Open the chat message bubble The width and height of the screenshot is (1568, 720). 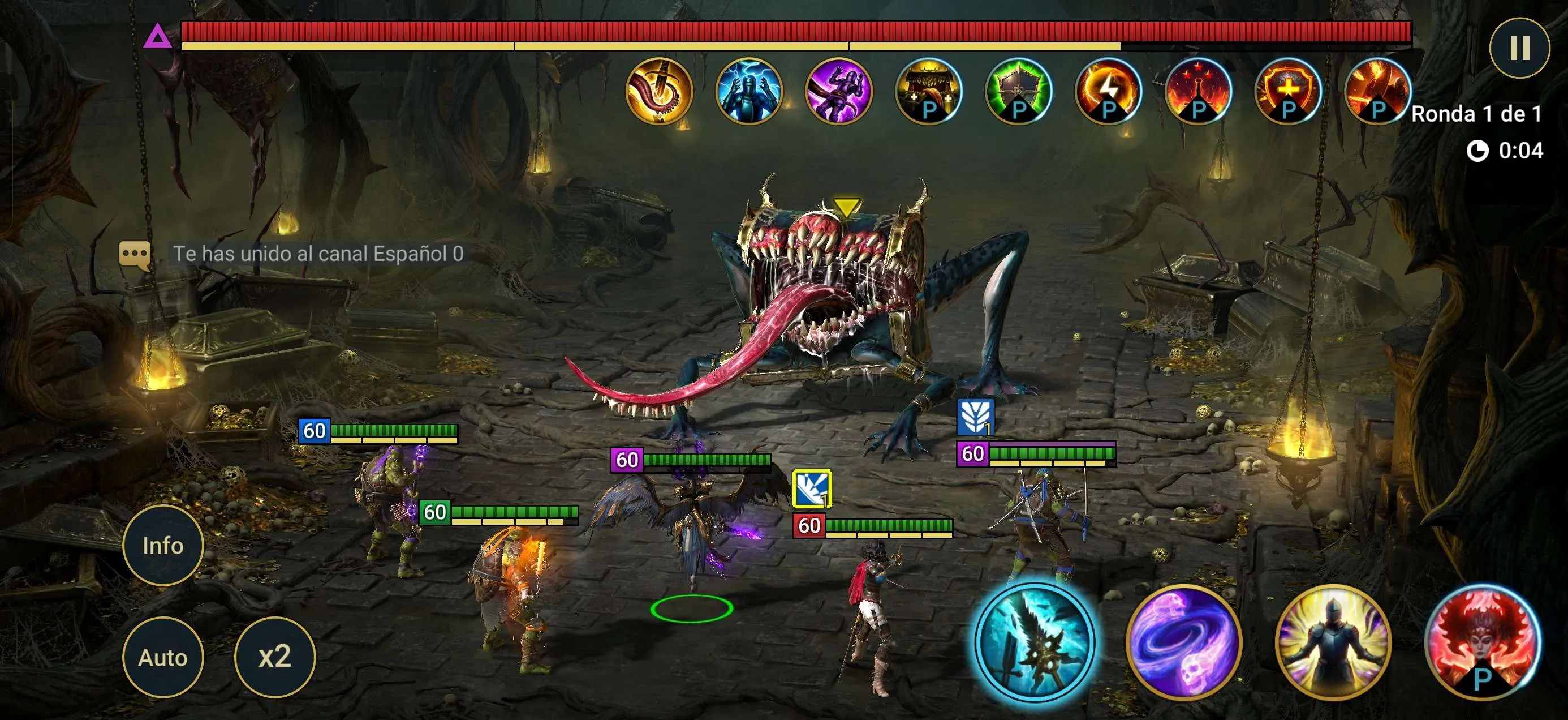135,254
